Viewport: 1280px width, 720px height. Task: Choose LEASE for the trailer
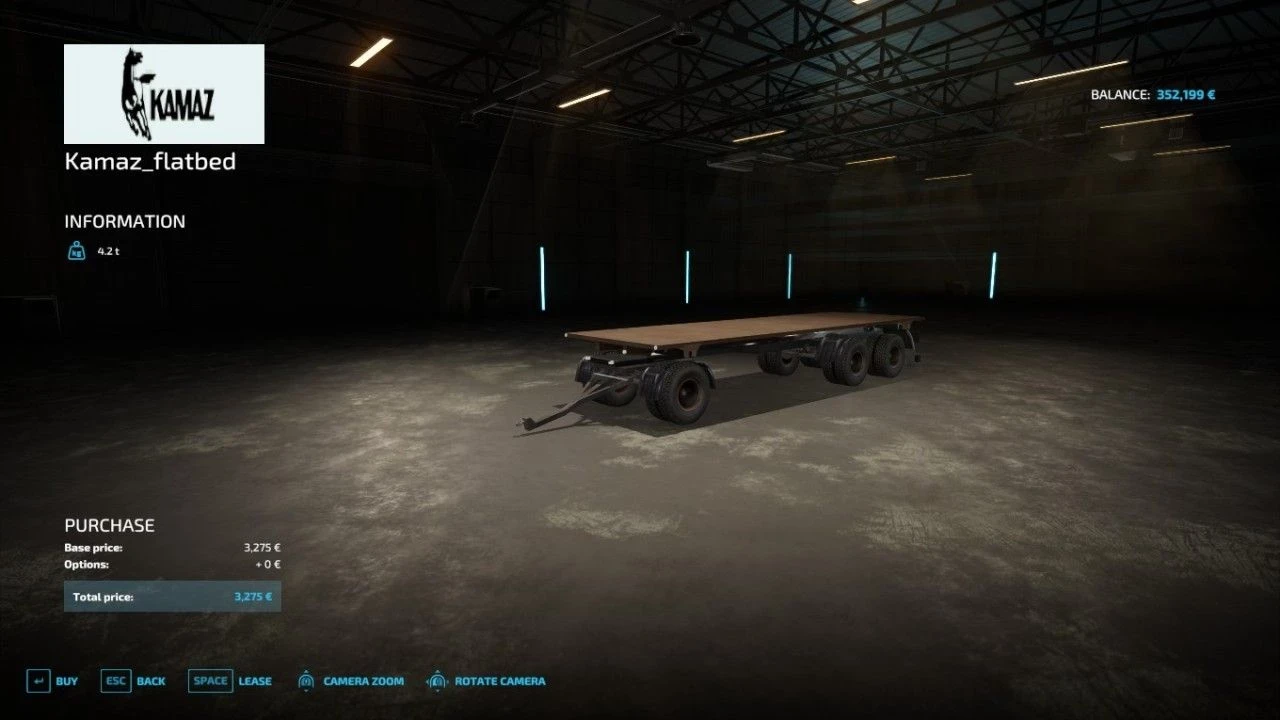(254, 680)
